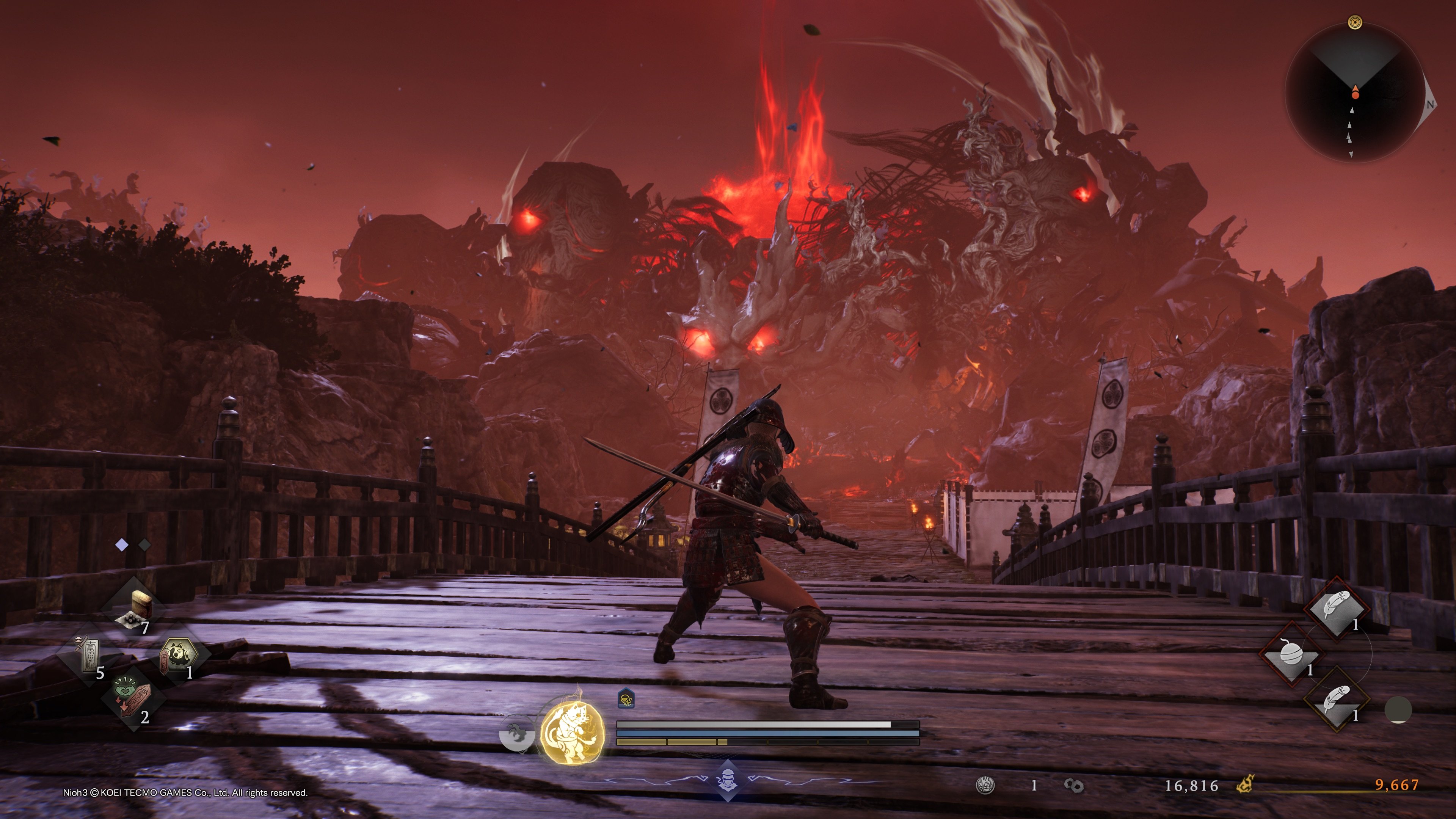The height and width of the screenshot is (819, 1456).
Task: Toggle the ninja style diamond emblem
Action: click(x=728, y=781)
